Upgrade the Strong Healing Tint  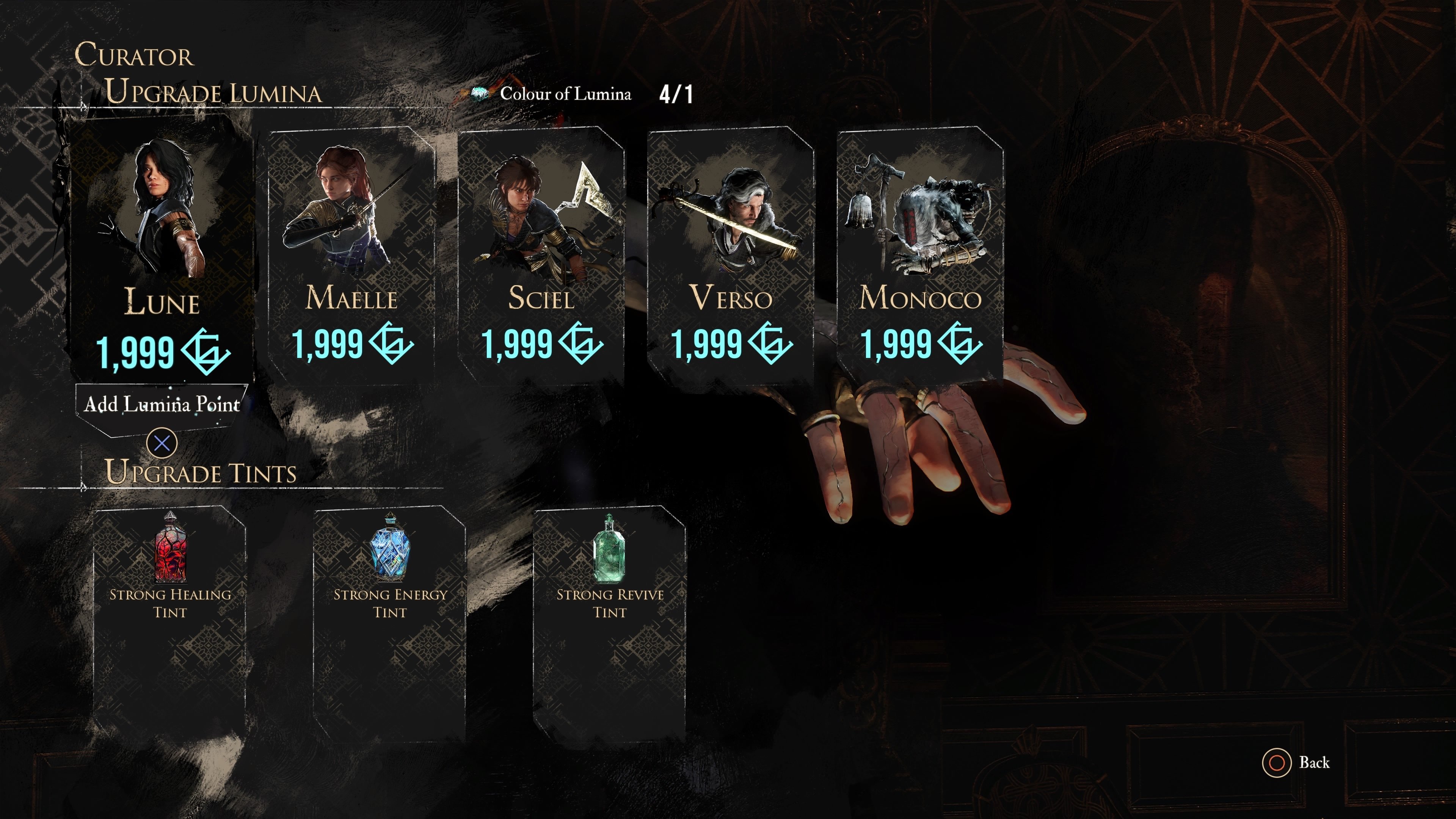coord(169,622)
